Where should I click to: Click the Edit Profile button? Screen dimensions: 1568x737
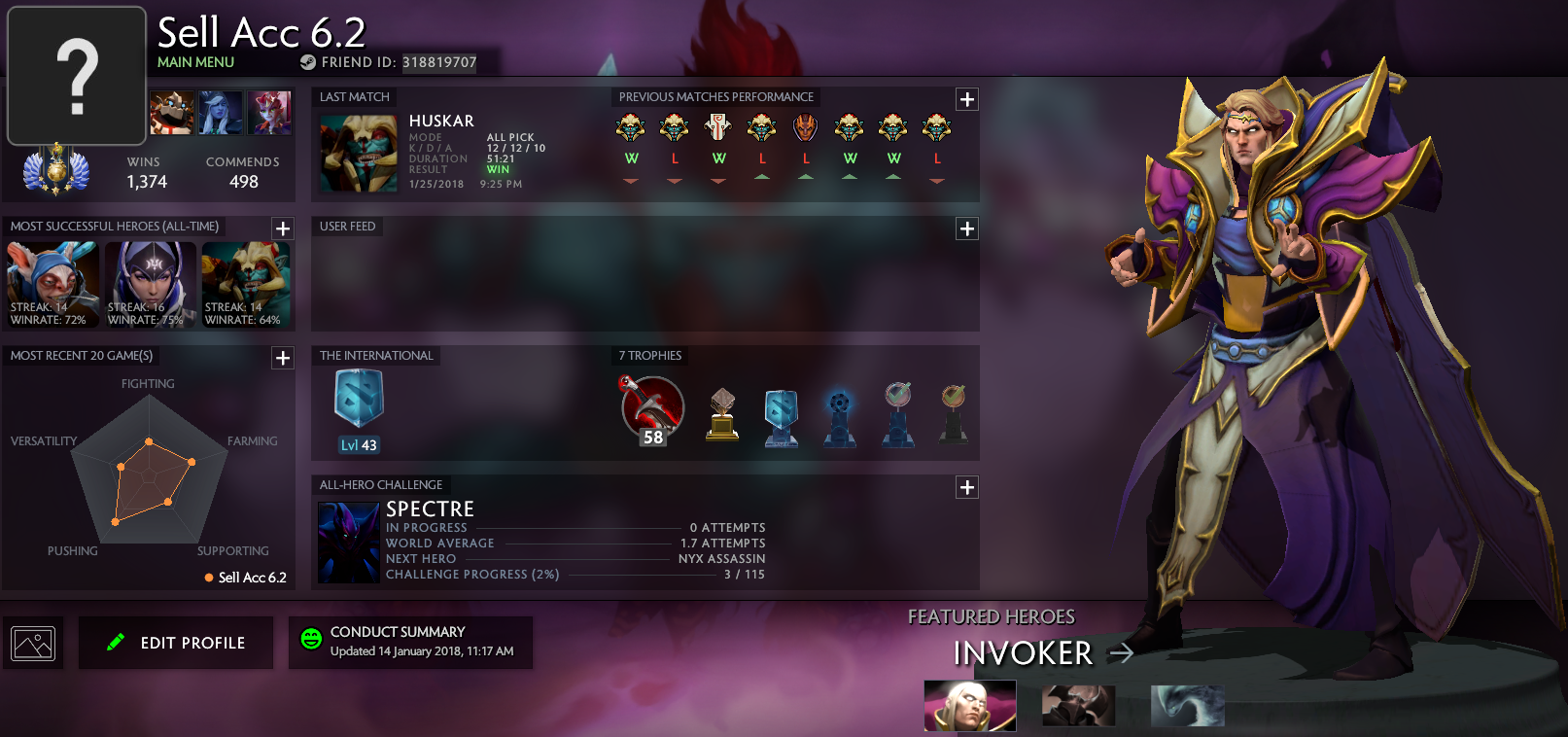pos(175,643)
